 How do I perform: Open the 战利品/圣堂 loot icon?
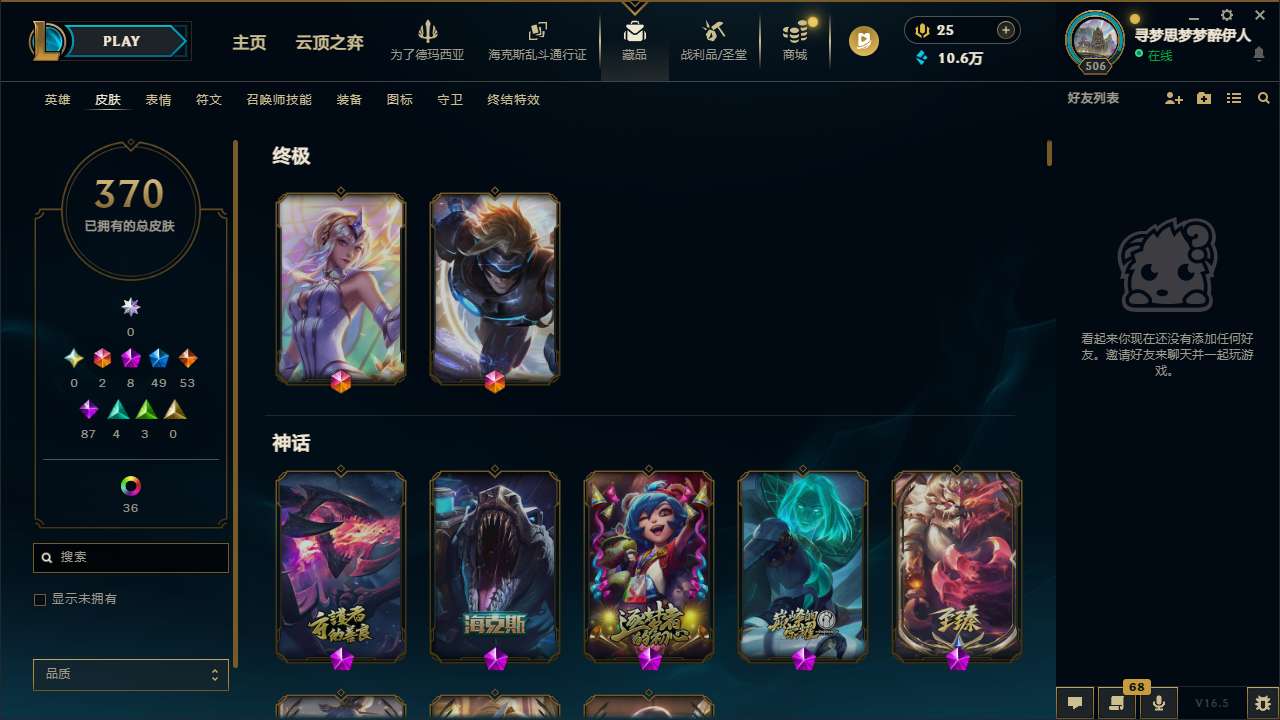tap(713, 33)
